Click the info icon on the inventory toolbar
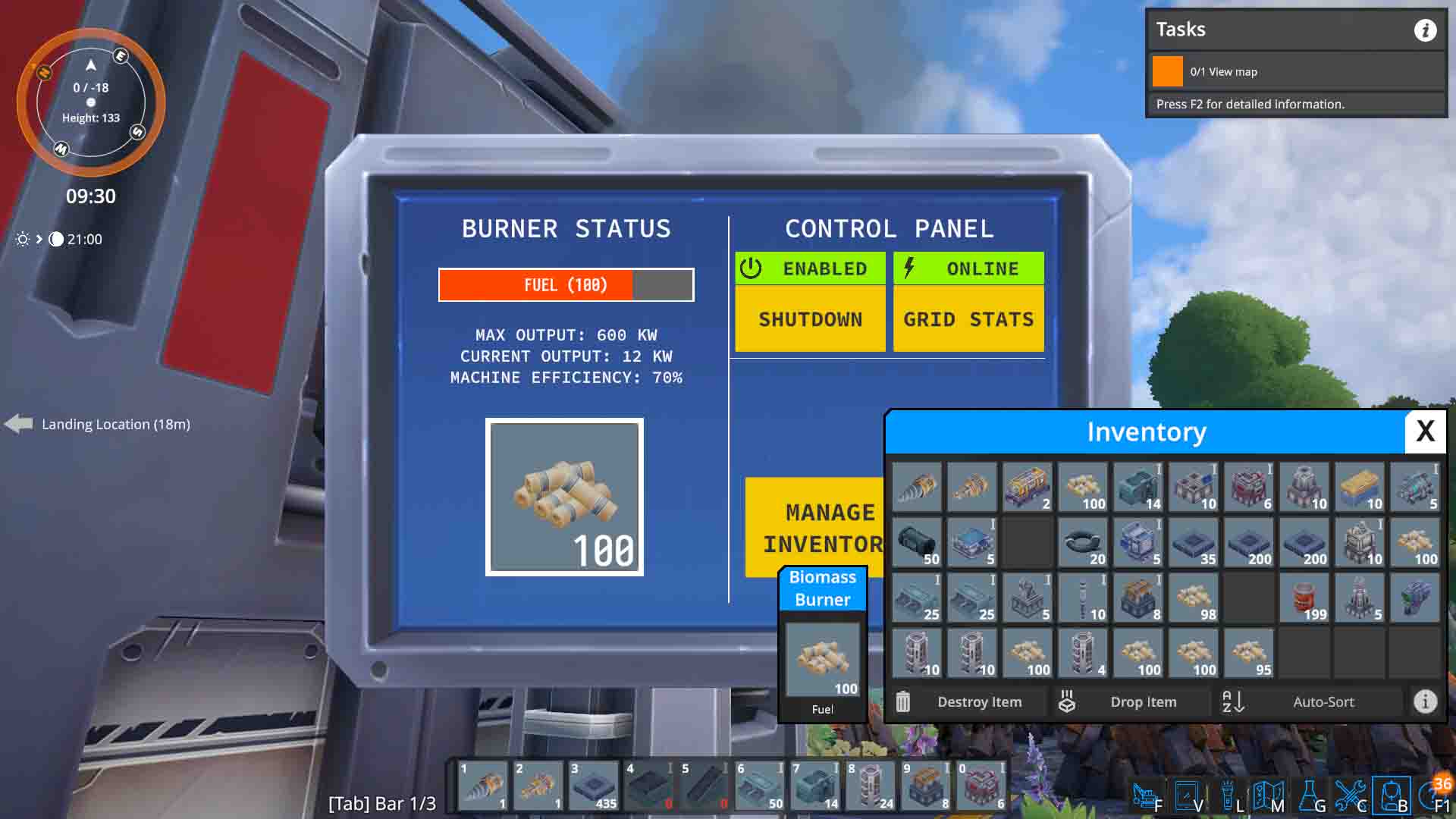This screenshot has width=1456, height=819. click(x=1424, y=701)
